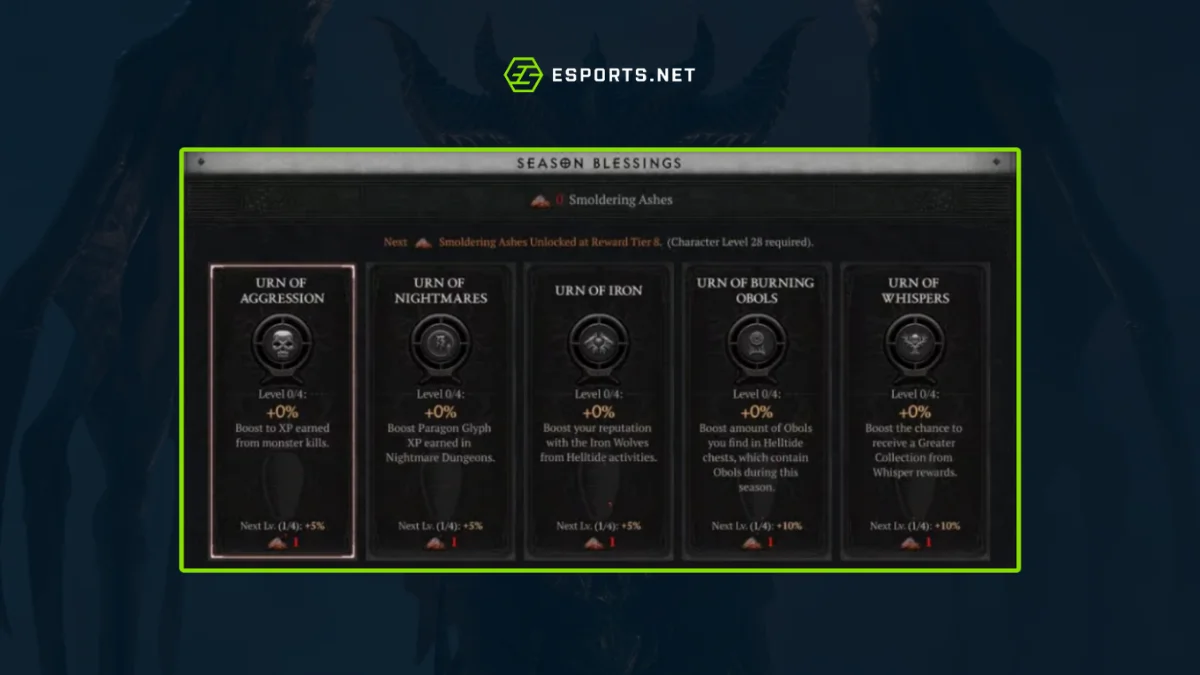Choose the Urn of Whispers blessing

pyautogui.click(x=913, y=411)
